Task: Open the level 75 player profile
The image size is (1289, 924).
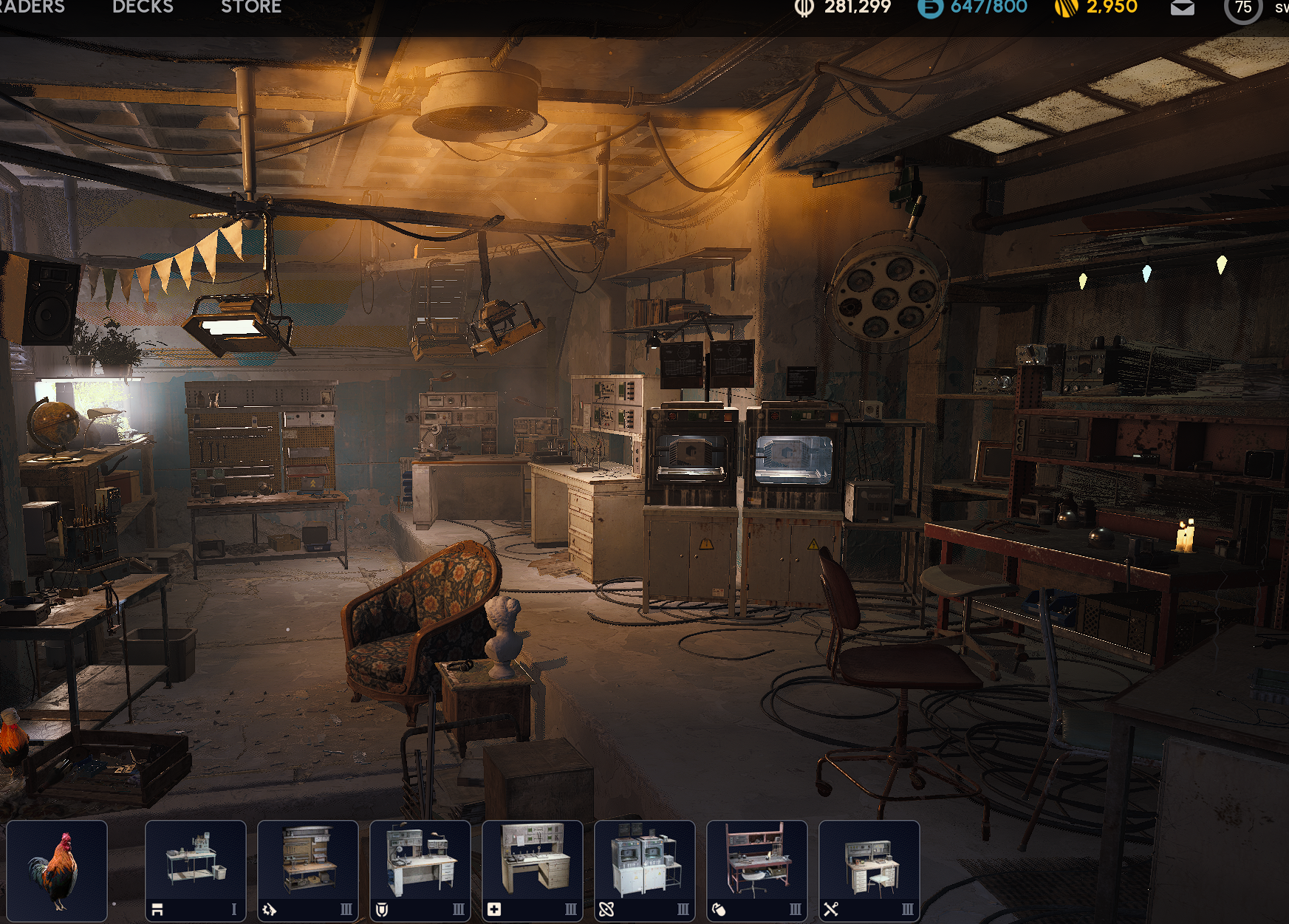Action: [x=1243, y=8]
